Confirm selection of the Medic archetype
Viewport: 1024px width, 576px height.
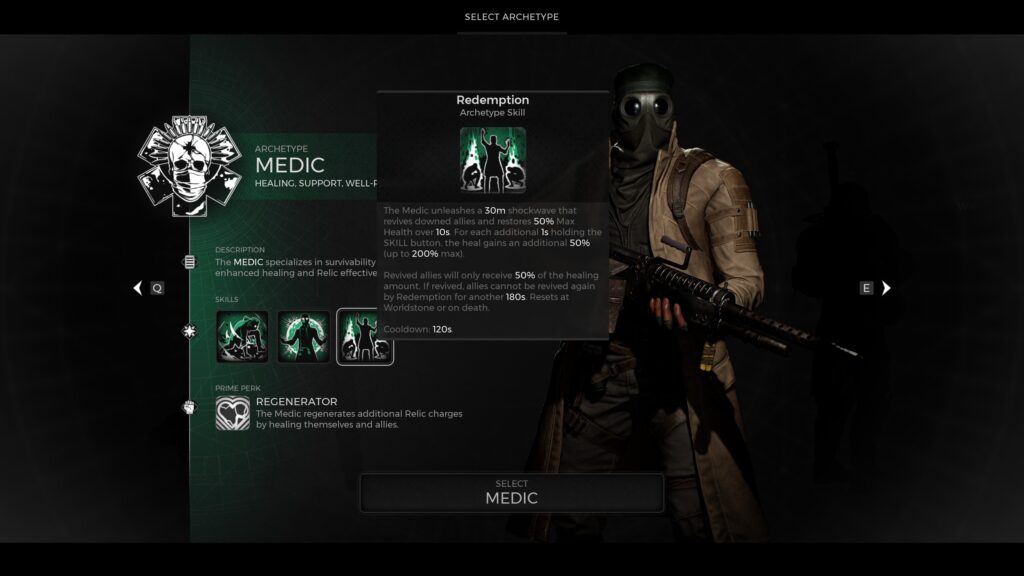pos(511,492)
